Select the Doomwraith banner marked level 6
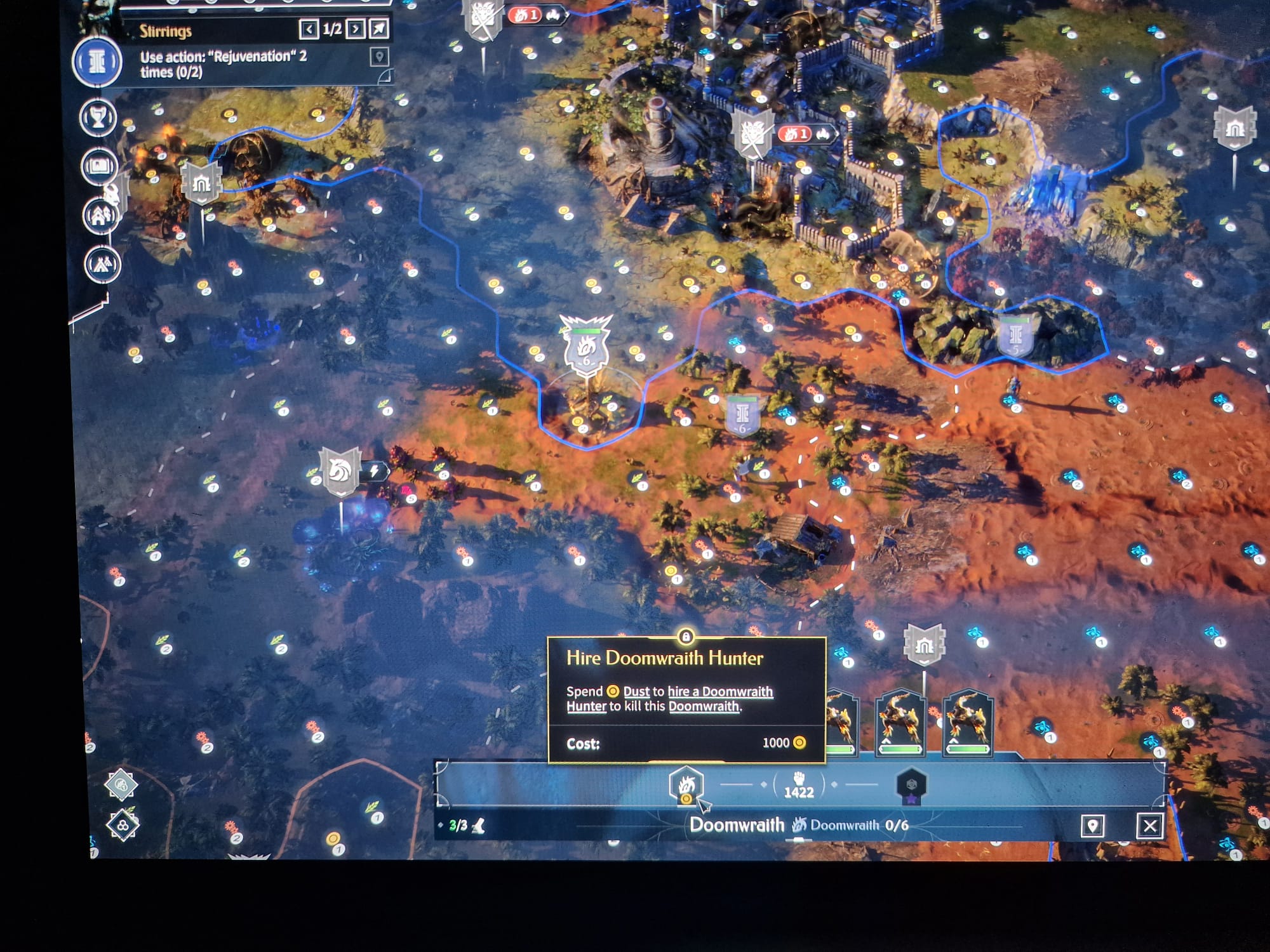Viewport: 1270px width, 952px height. [586, 349]
